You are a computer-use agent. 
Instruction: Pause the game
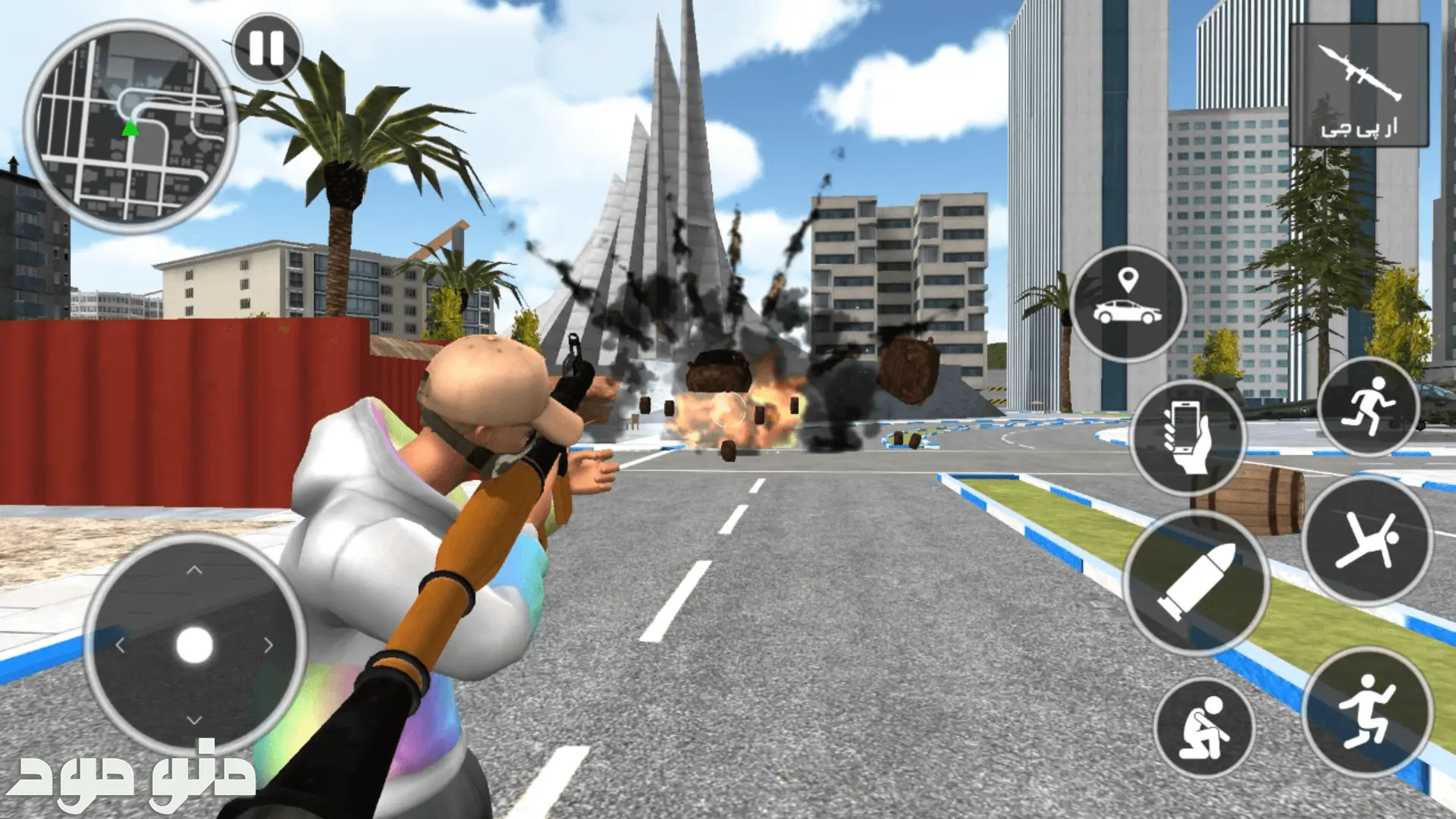coord(266,49)
